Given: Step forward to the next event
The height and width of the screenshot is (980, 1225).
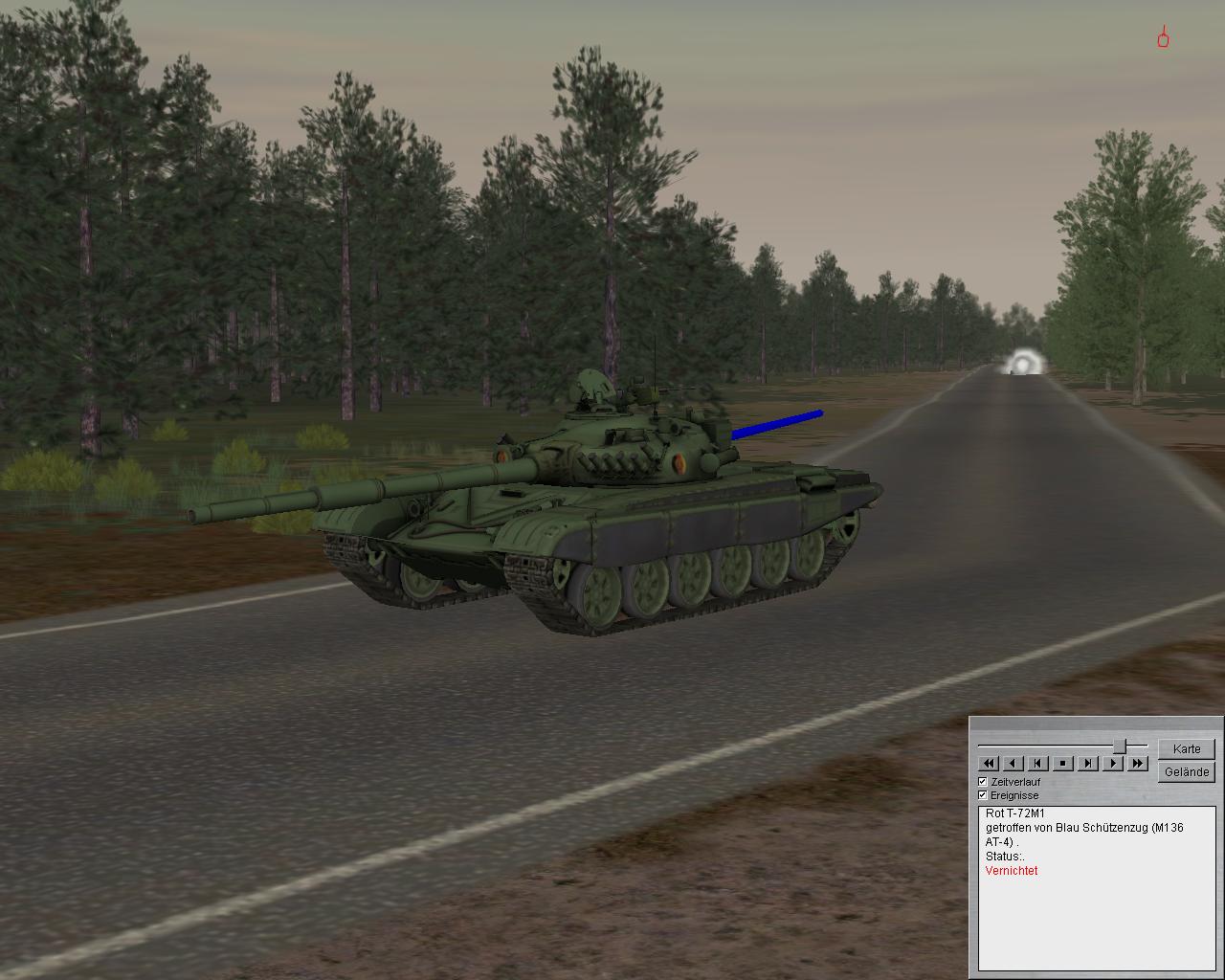Looking at the screenshot, I should pos(1088,764).
